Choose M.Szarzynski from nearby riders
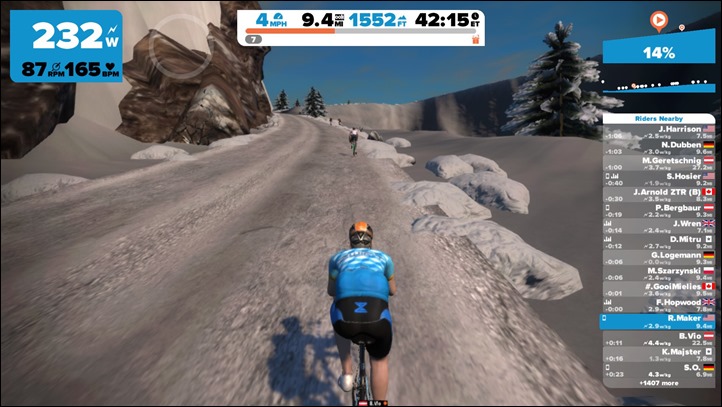The width and height of the screenshot is (722, 407). (658, 273)
